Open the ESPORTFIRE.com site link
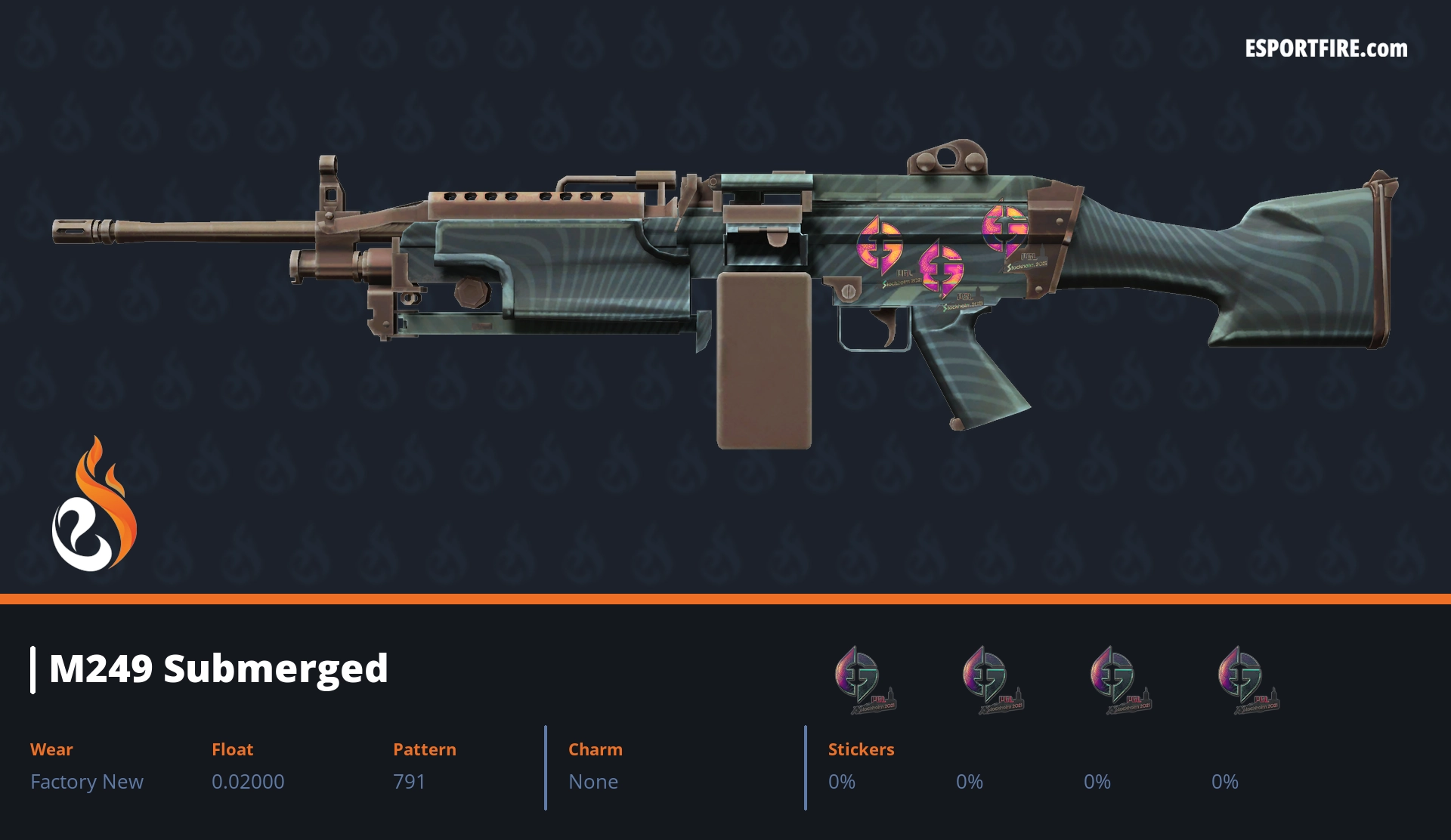The image size is (1451, 840). click(1326, 49)
